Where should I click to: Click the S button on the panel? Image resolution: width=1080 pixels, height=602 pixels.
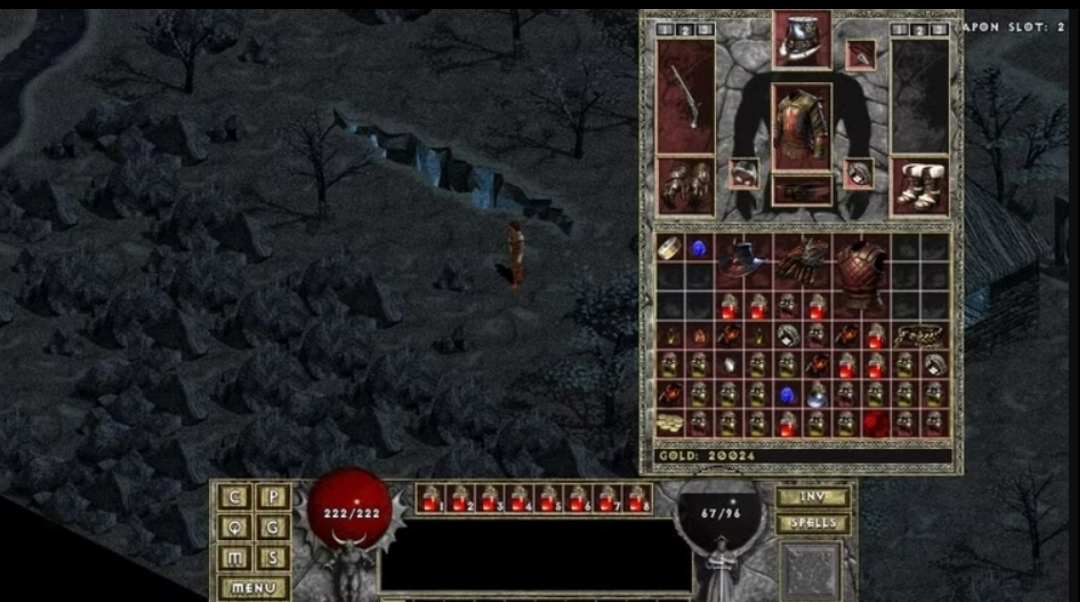point(273,558)
